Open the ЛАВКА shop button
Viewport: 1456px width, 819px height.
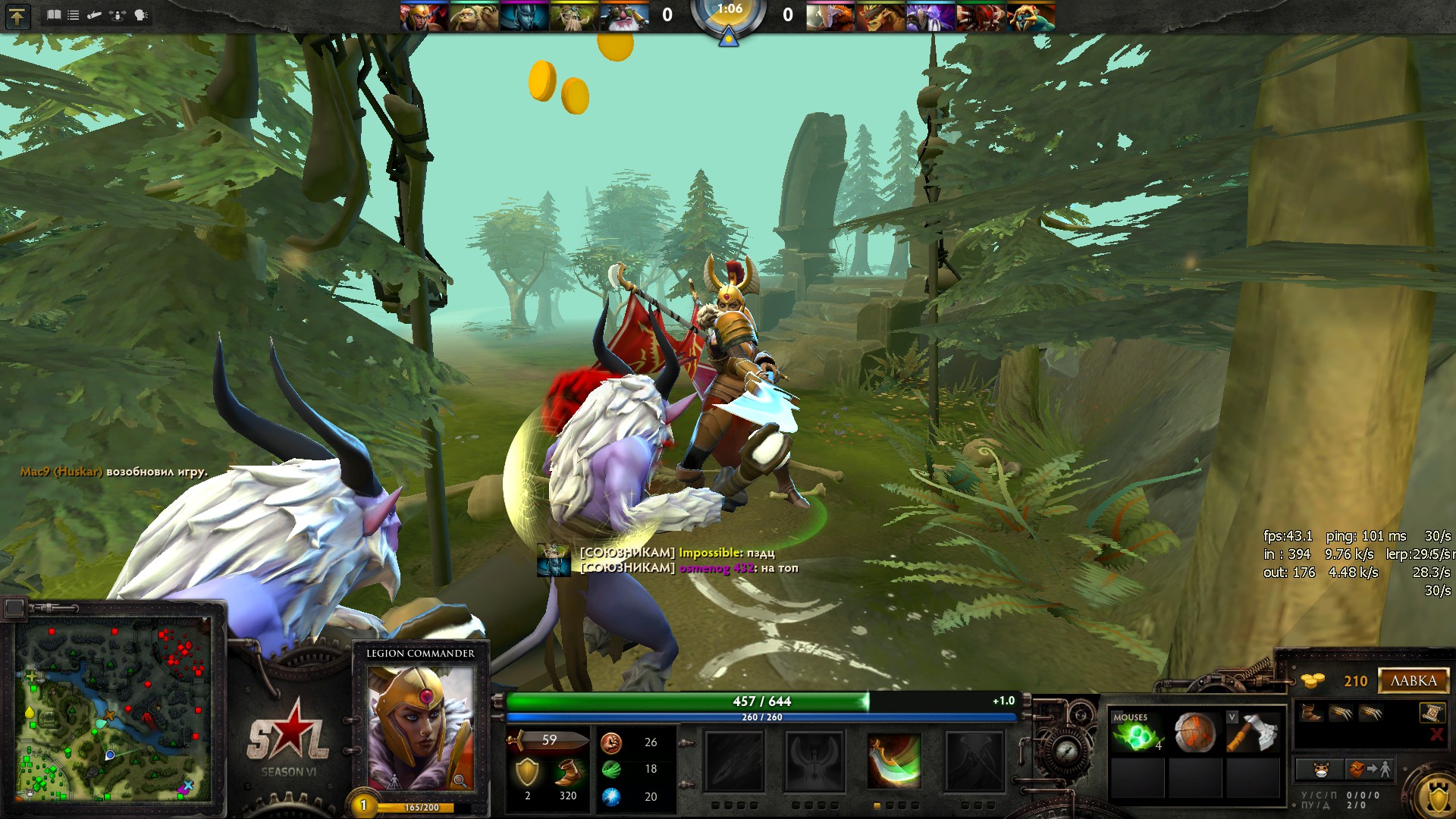coord(1414,680)
